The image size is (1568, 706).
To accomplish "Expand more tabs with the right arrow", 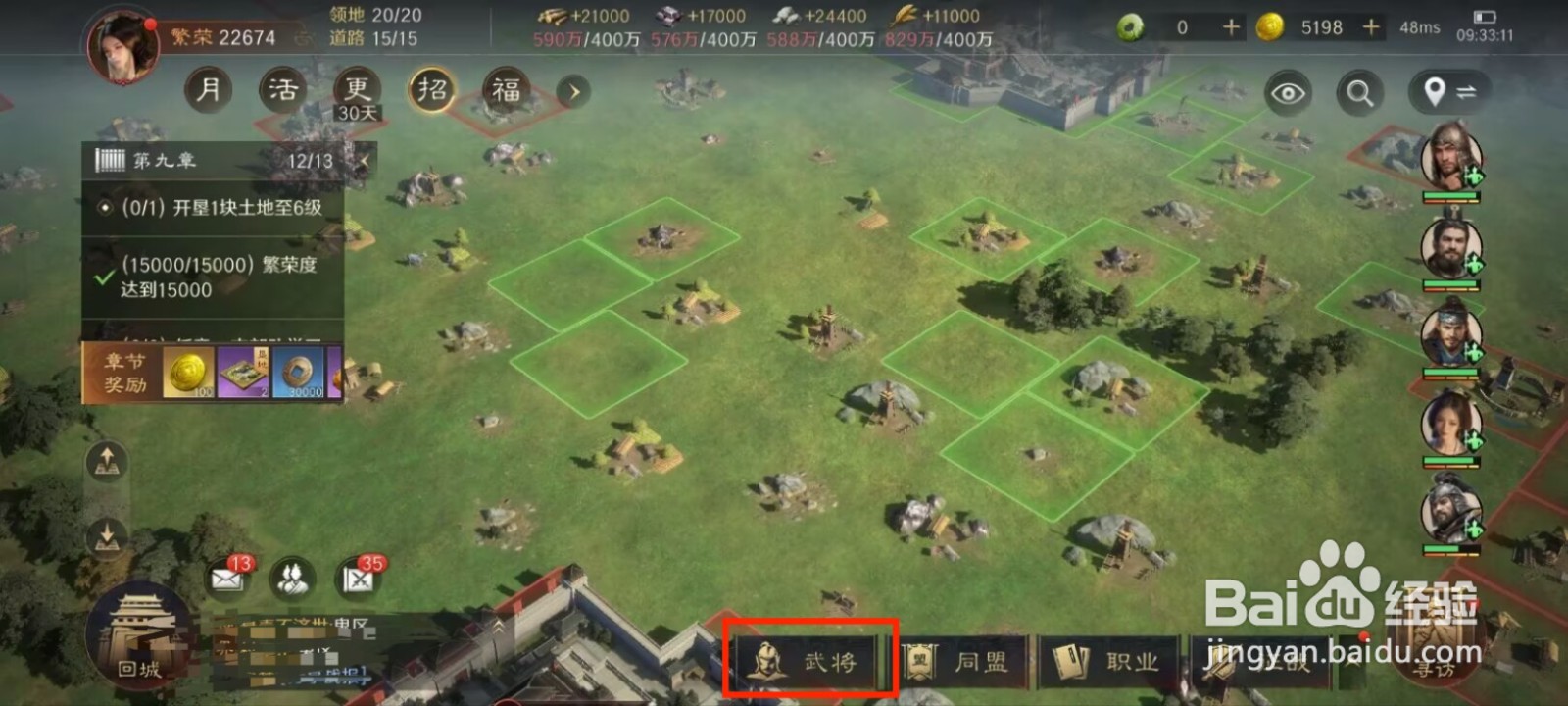I will pos(572,91).
